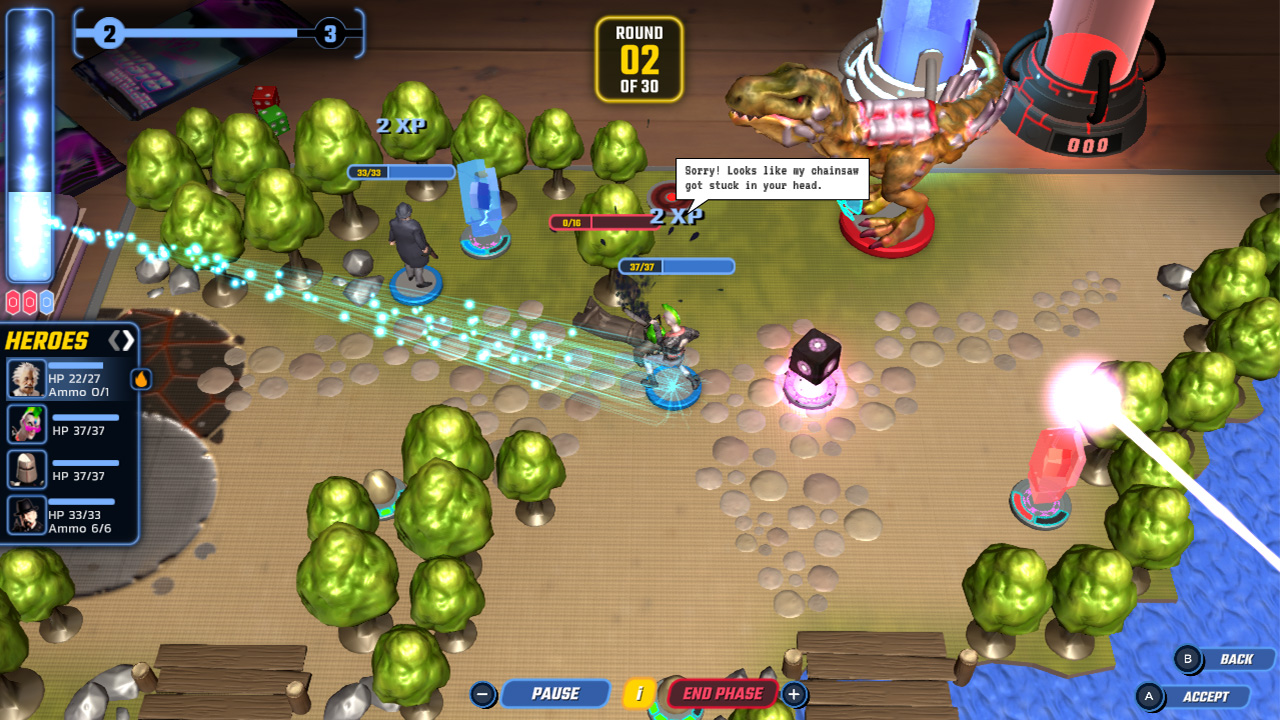
Task: Click the flame burn status icon beside Einstein's HP
Action: tap(142, 378)
